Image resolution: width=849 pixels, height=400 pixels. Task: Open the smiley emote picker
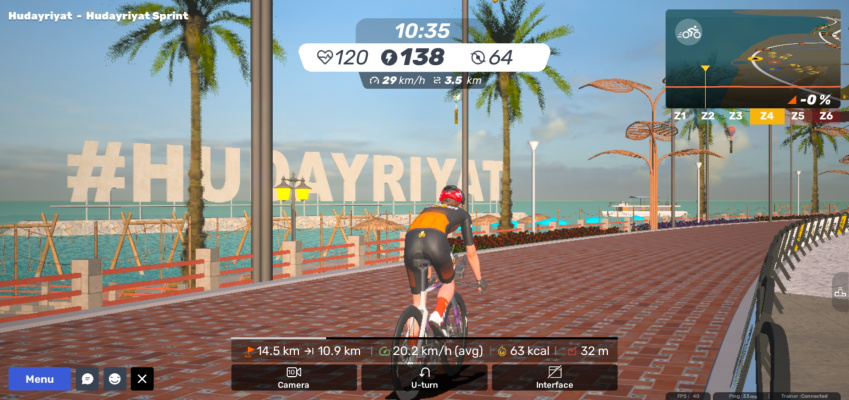115,379
